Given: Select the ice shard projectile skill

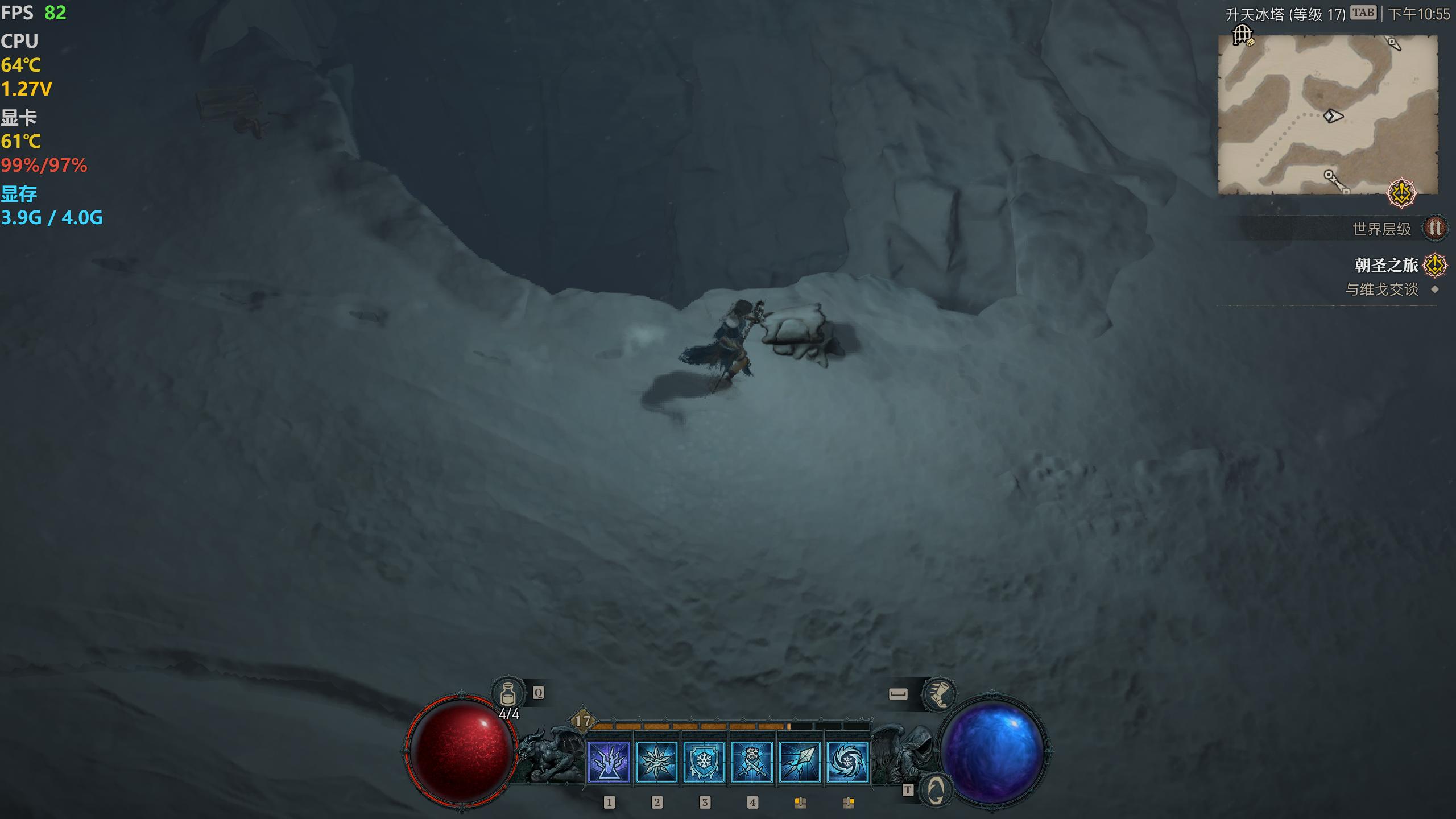Looking at the screenshot, I should click(800, 762).
